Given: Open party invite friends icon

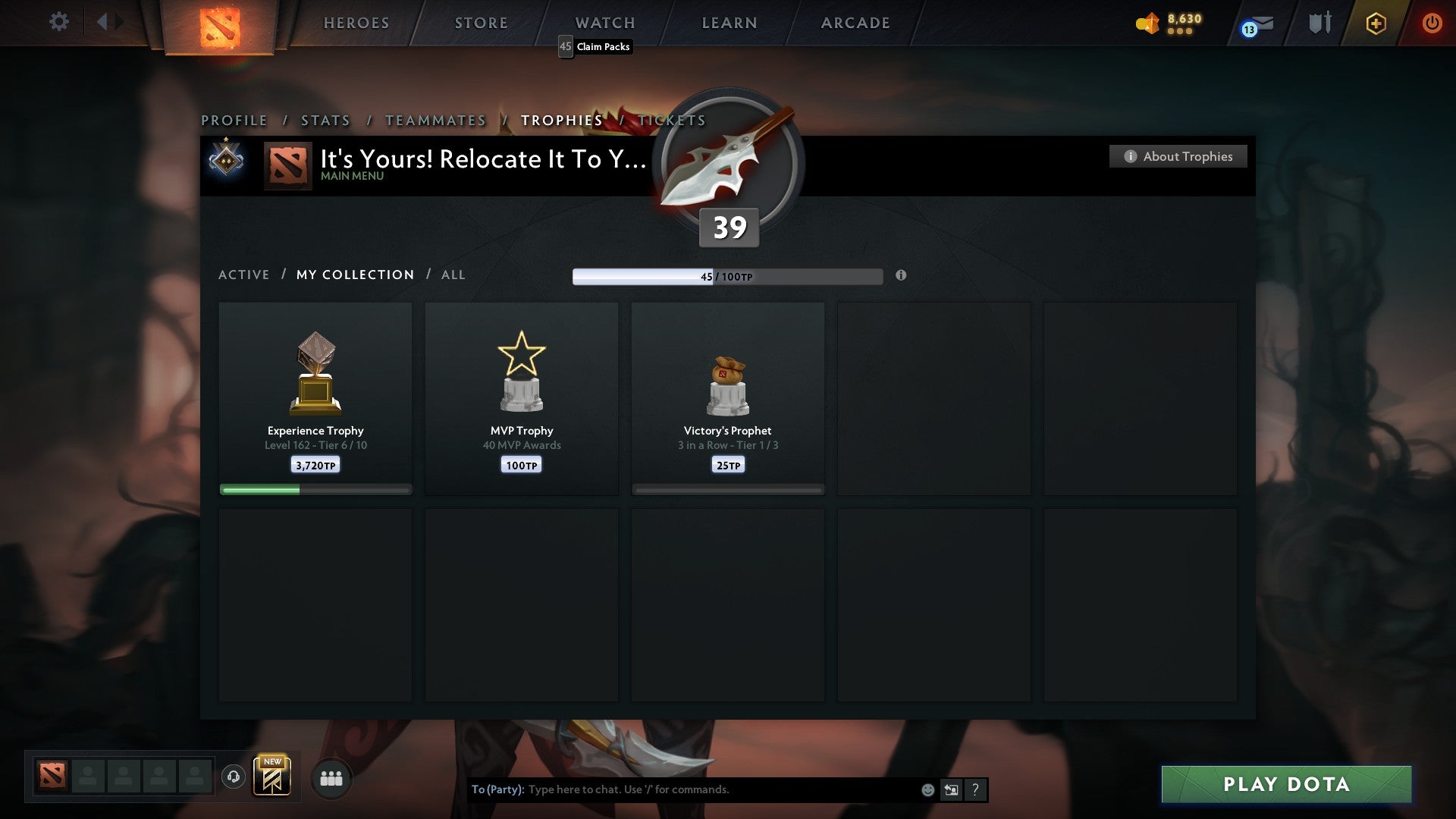Looking at the screenshot, I should tap(331, 778).
